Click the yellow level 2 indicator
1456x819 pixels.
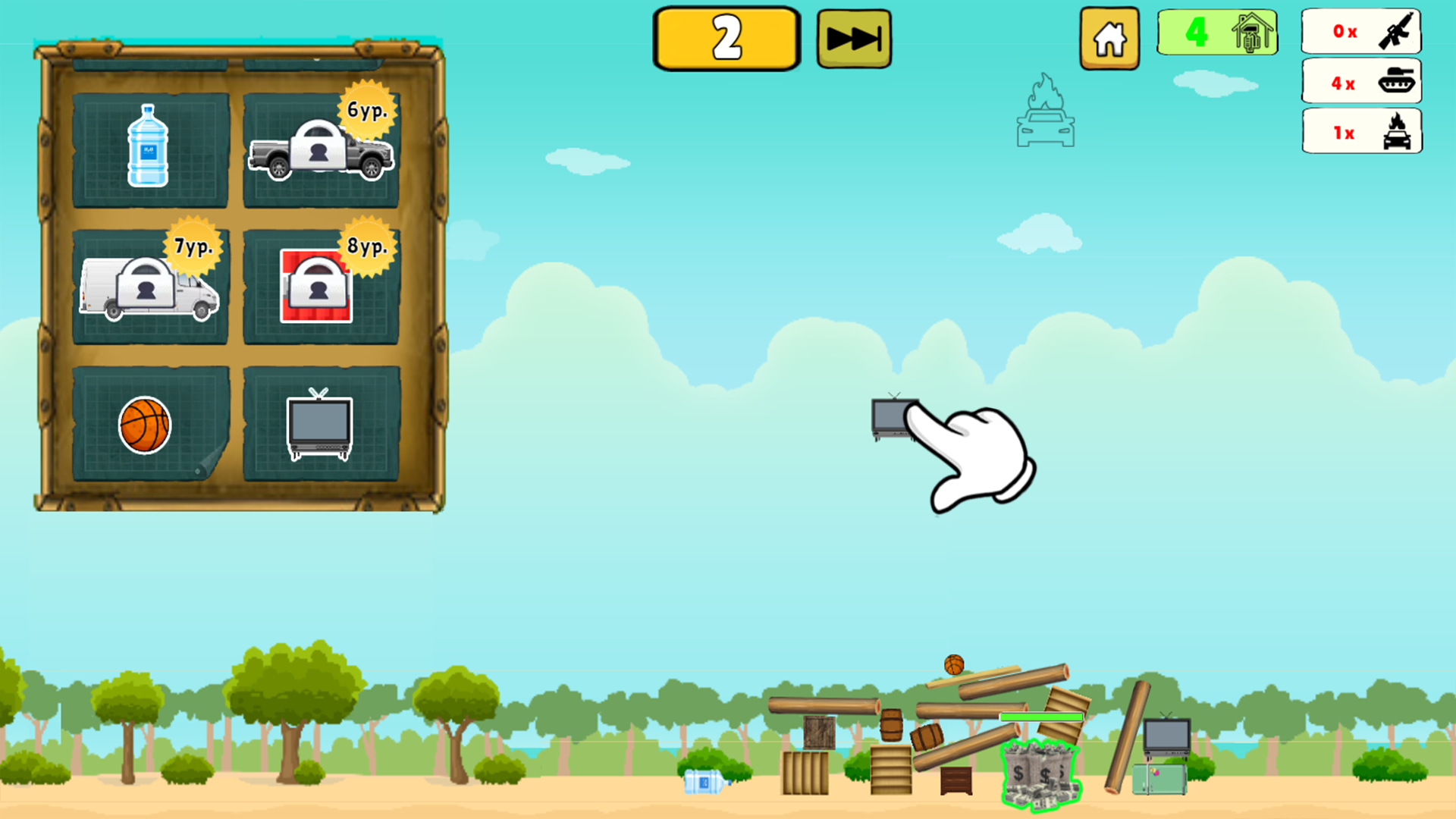point(725,37)
